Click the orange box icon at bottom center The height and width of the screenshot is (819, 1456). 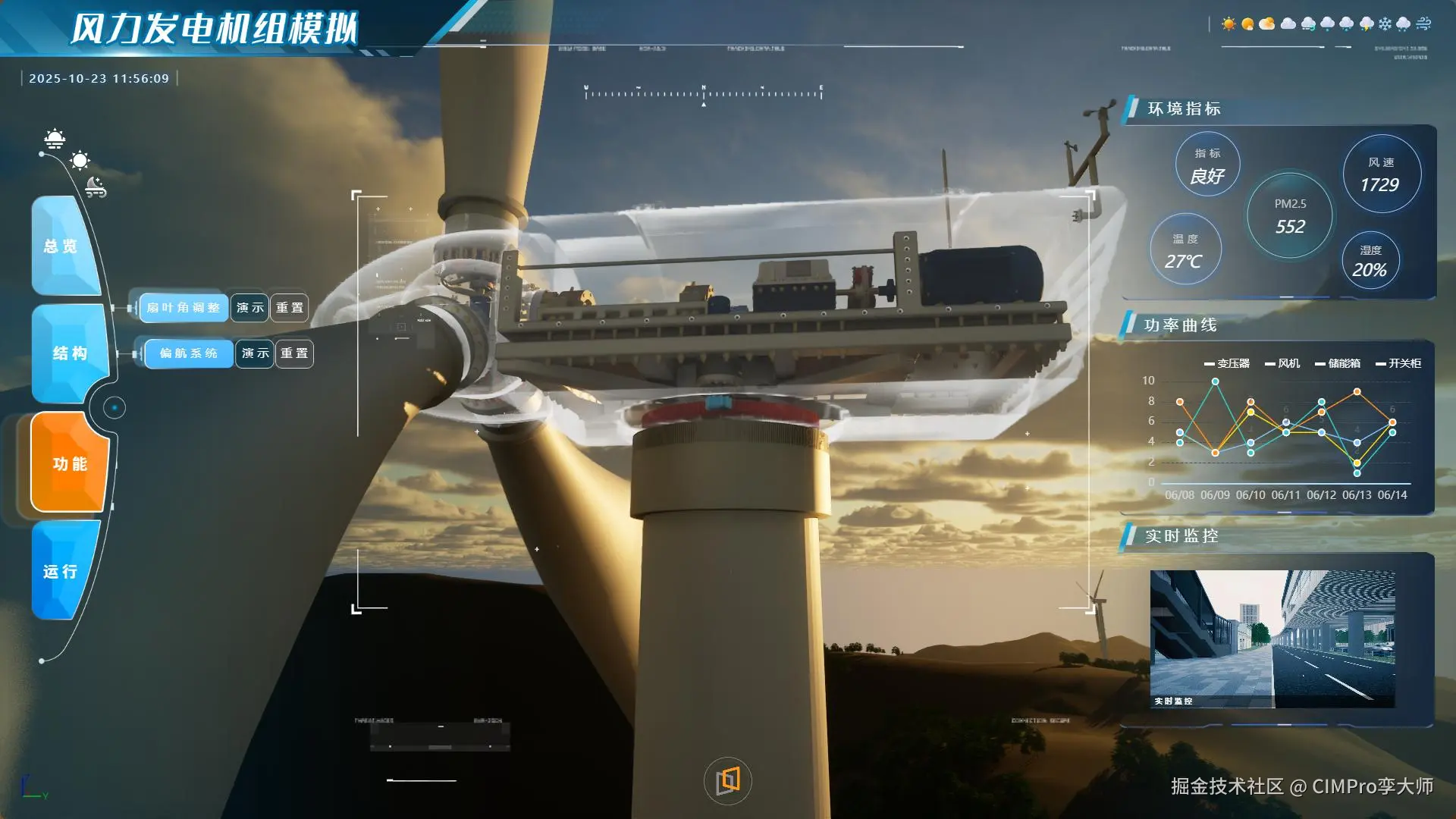pyautogui.click(x=728, y=780)
